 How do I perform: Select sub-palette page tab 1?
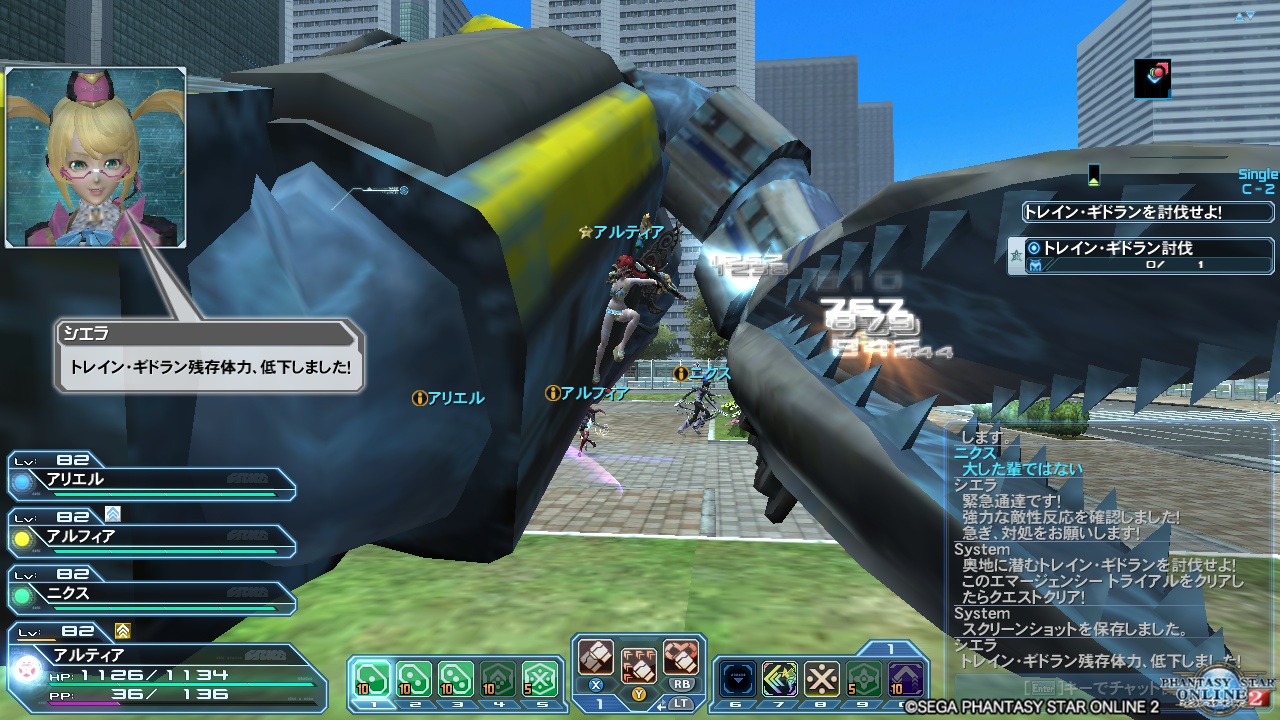click(890, 649)
